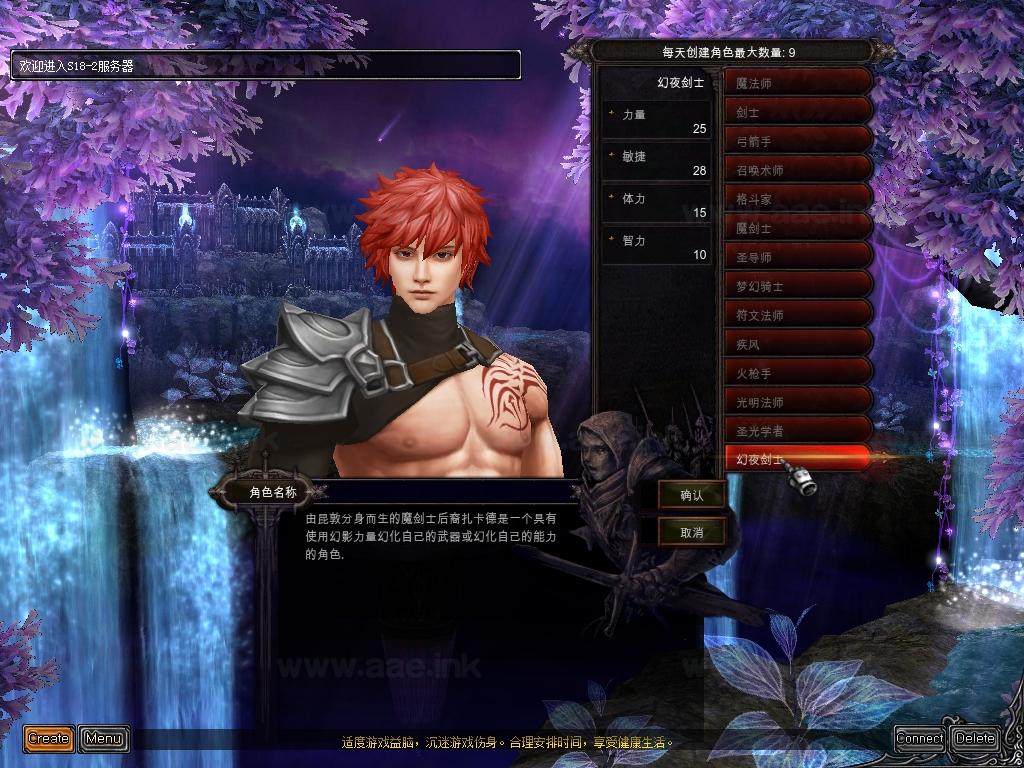Viewport: 1024px width, 768px height.
Task: Select the 魔剑士 class
Action: tap(798, 228)
